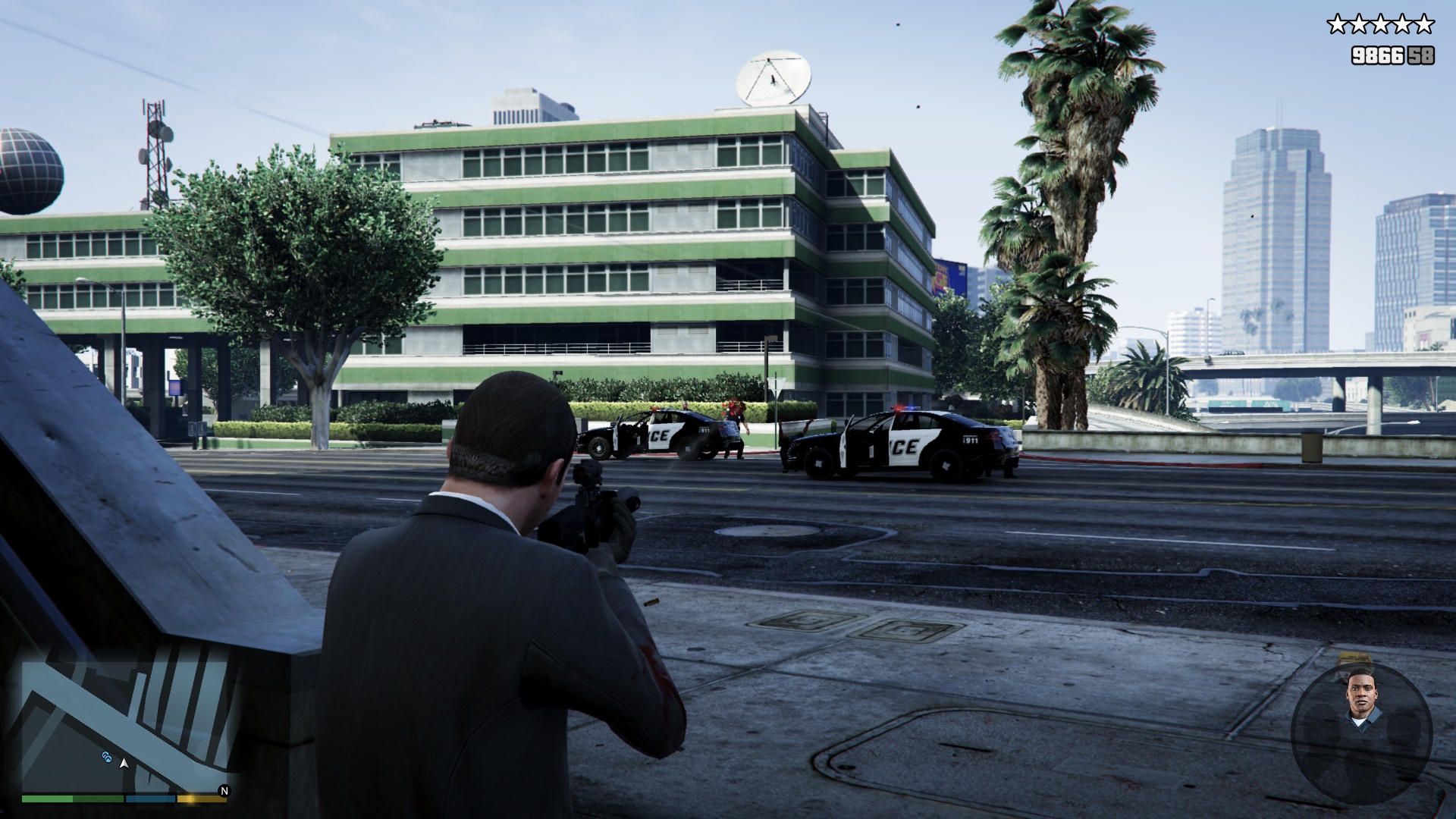Click the ammo counter reading 9866
This screenshot has height=819, width=1456.
(1377, 56)
